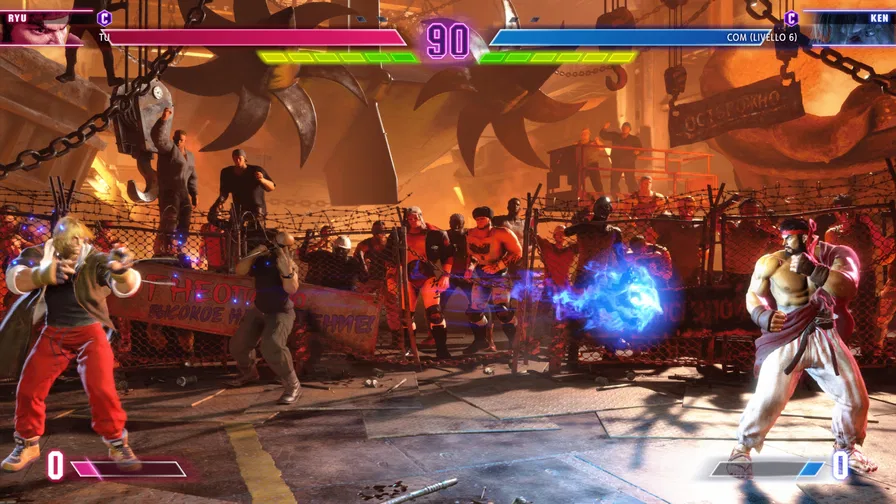The height and width of the screenshot is (504, 896).
Task: Select the purple C control-type icon beside Ken
Action: coord(791,17)
